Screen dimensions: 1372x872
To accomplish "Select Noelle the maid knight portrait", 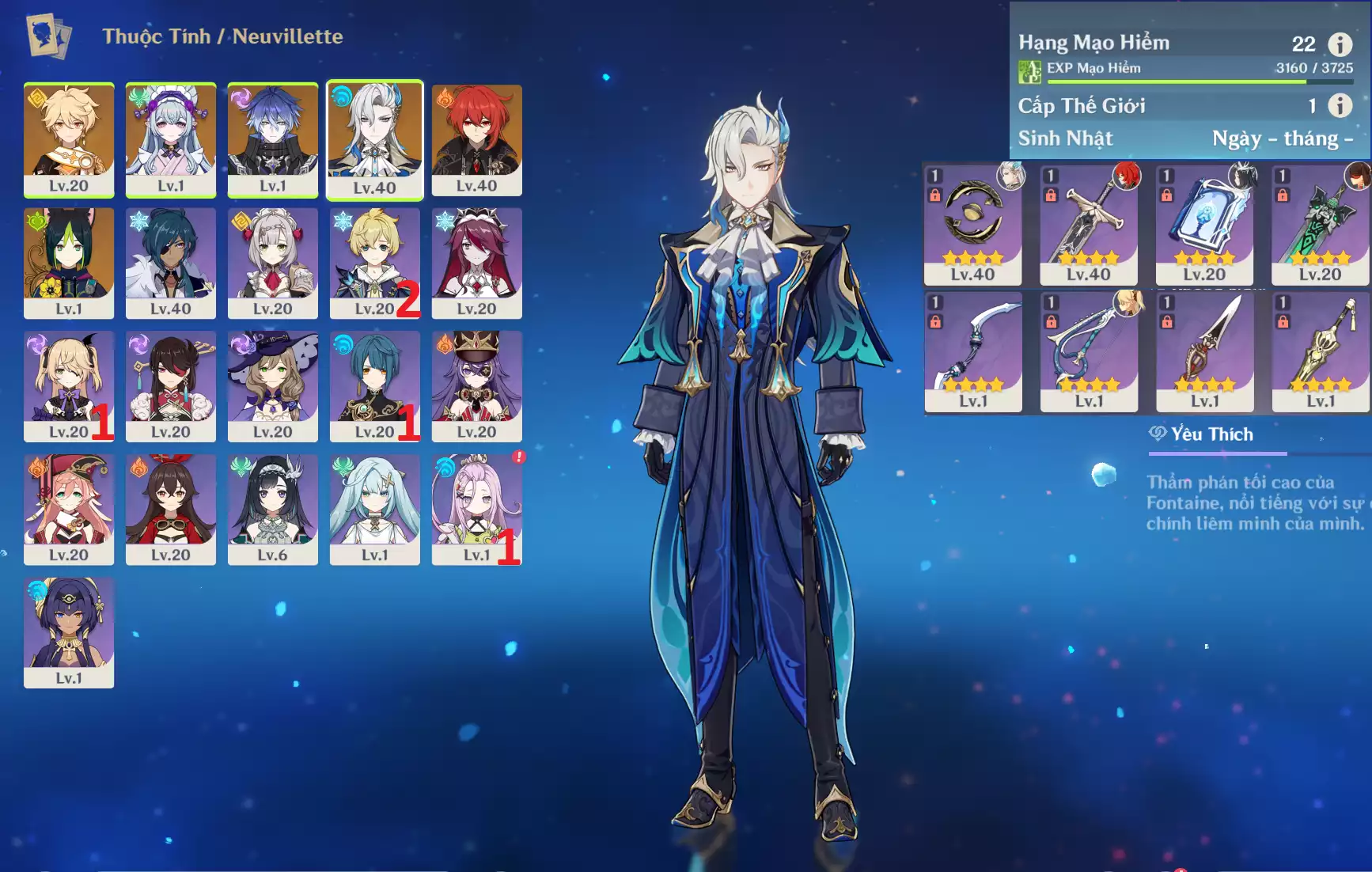I will (x=273, y=263).
